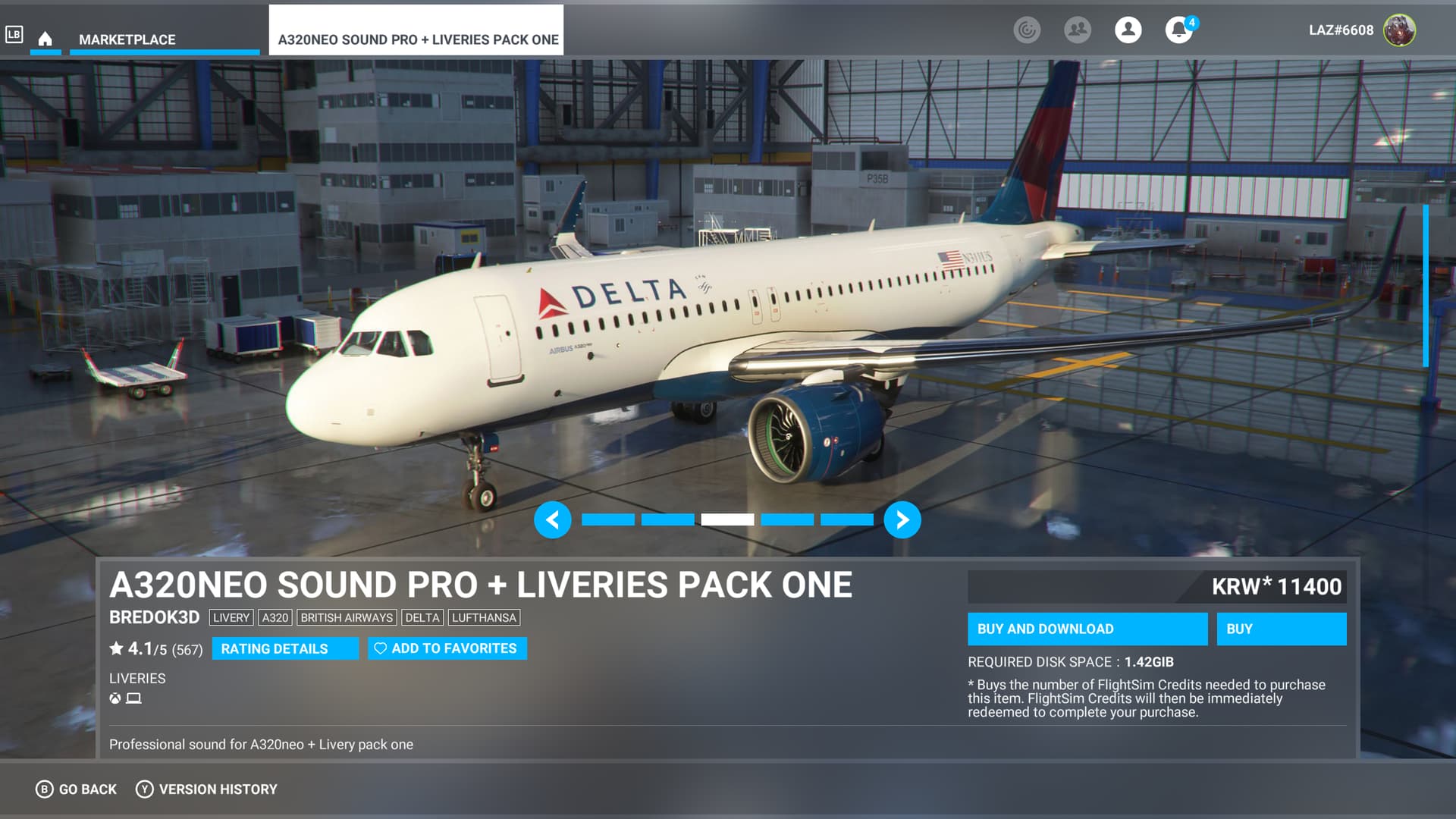The width and height of the screenshot is (1456, 819).
Task: Advance to the next screenshot with the arrow
Action: pos(902,520)
